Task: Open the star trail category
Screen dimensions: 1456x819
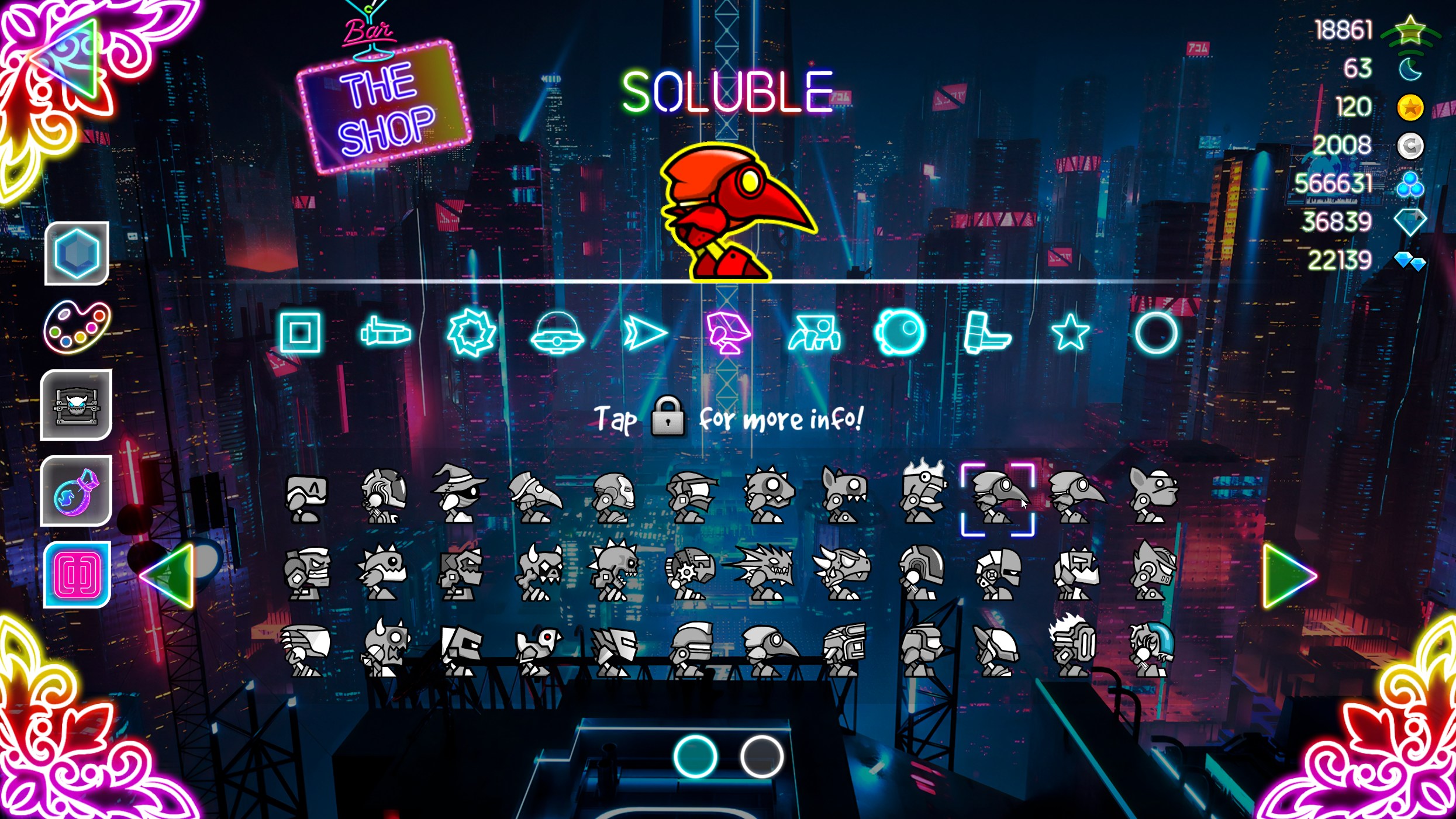Action: (x=1070, y=333)
